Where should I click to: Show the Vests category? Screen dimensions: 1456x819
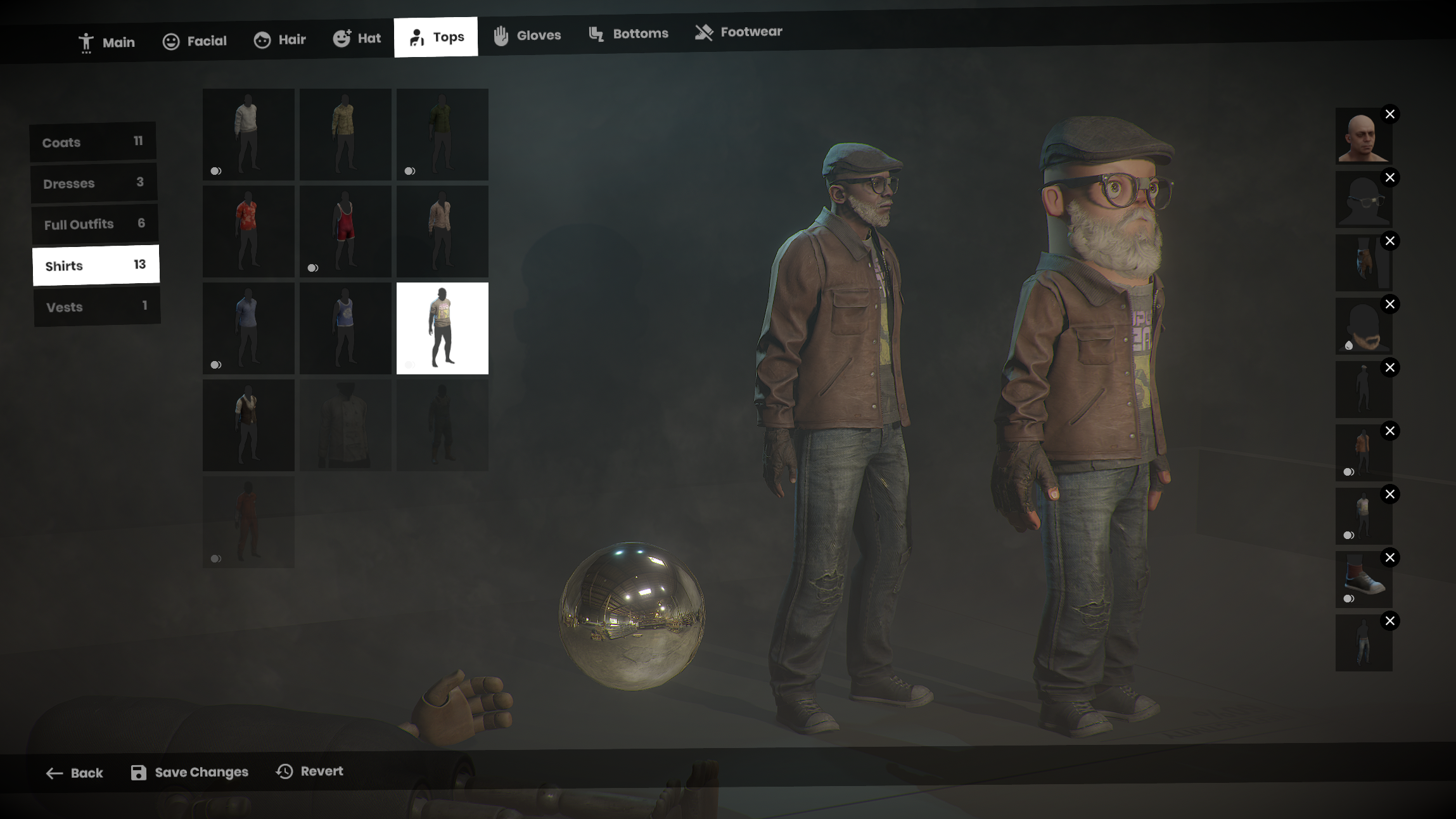point(96,307)
